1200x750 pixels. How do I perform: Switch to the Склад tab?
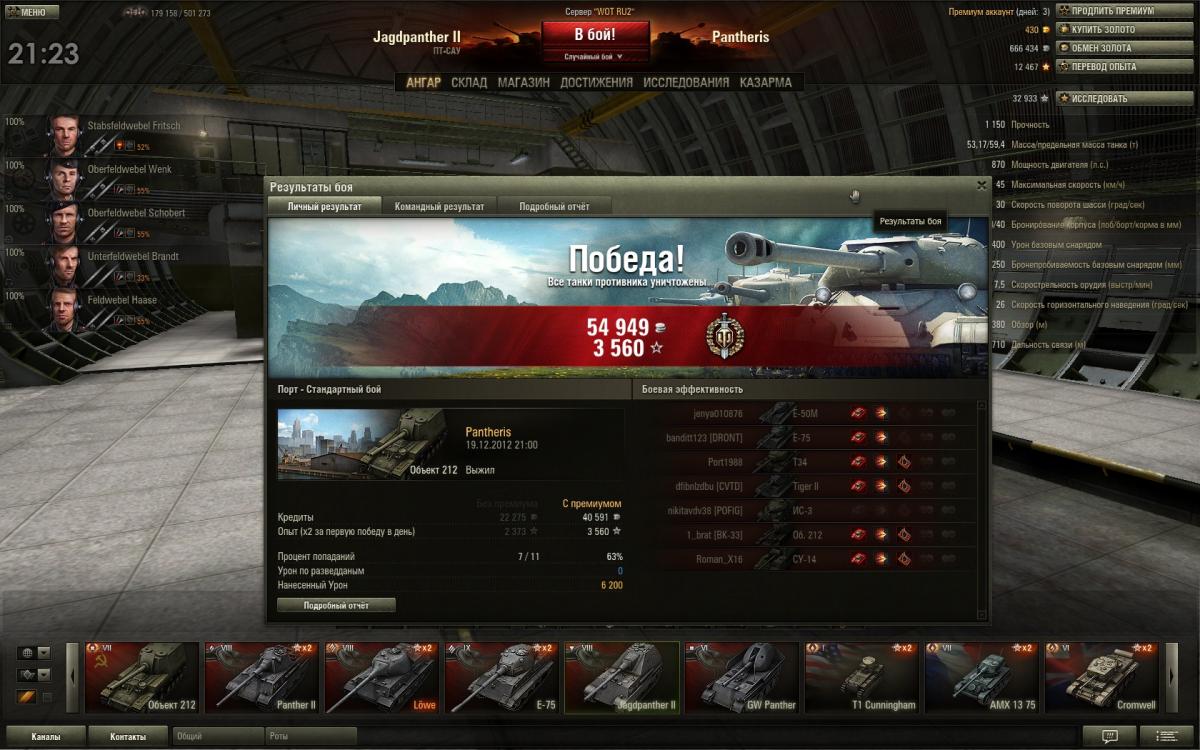[x=469, y=83]
